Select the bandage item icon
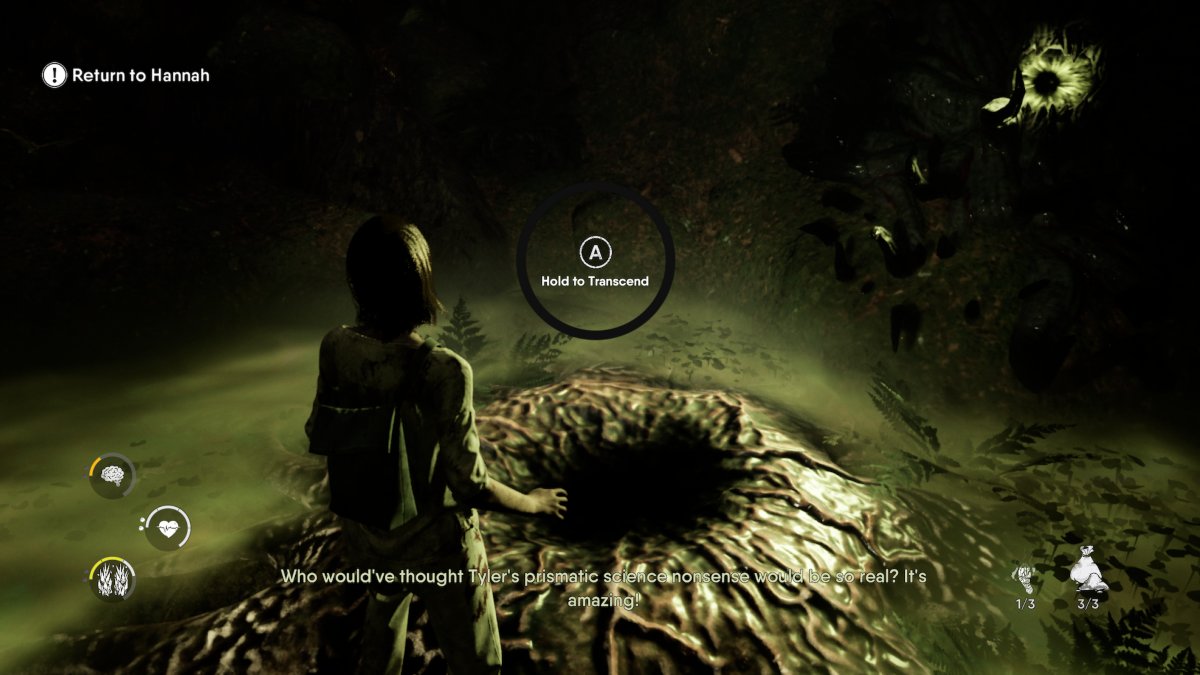The width and height of the screenshot is (1200, 675). [1026, 578]
